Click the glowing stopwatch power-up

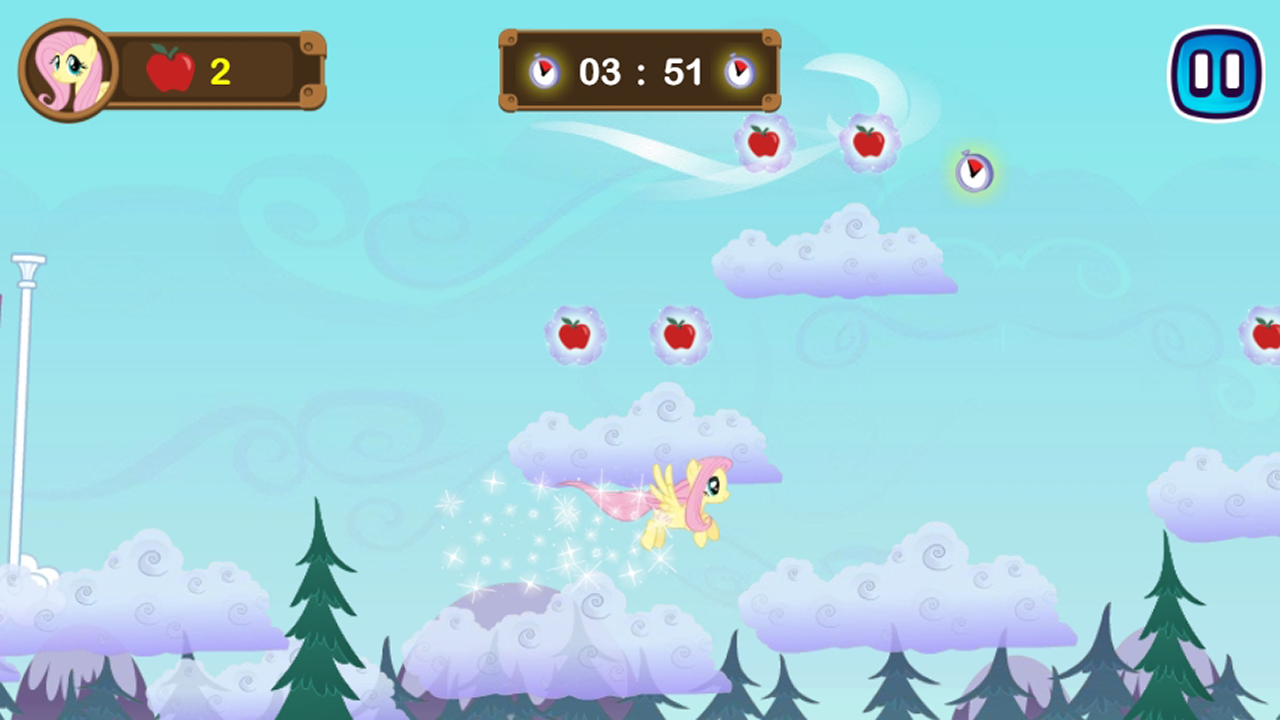(974, 173)
